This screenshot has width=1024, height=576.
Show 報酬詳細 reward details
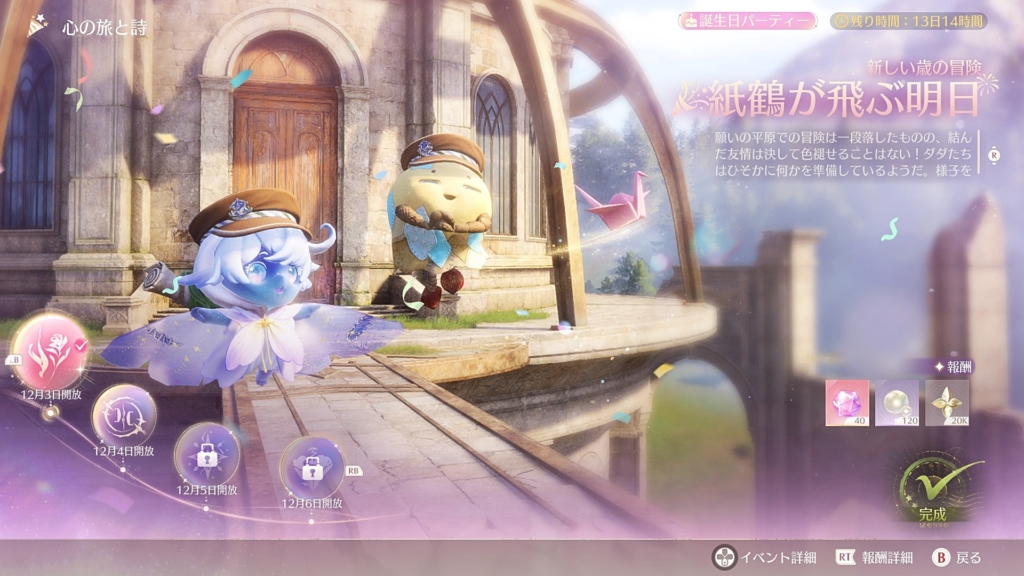pyautogui.click(x=872, y=557)
